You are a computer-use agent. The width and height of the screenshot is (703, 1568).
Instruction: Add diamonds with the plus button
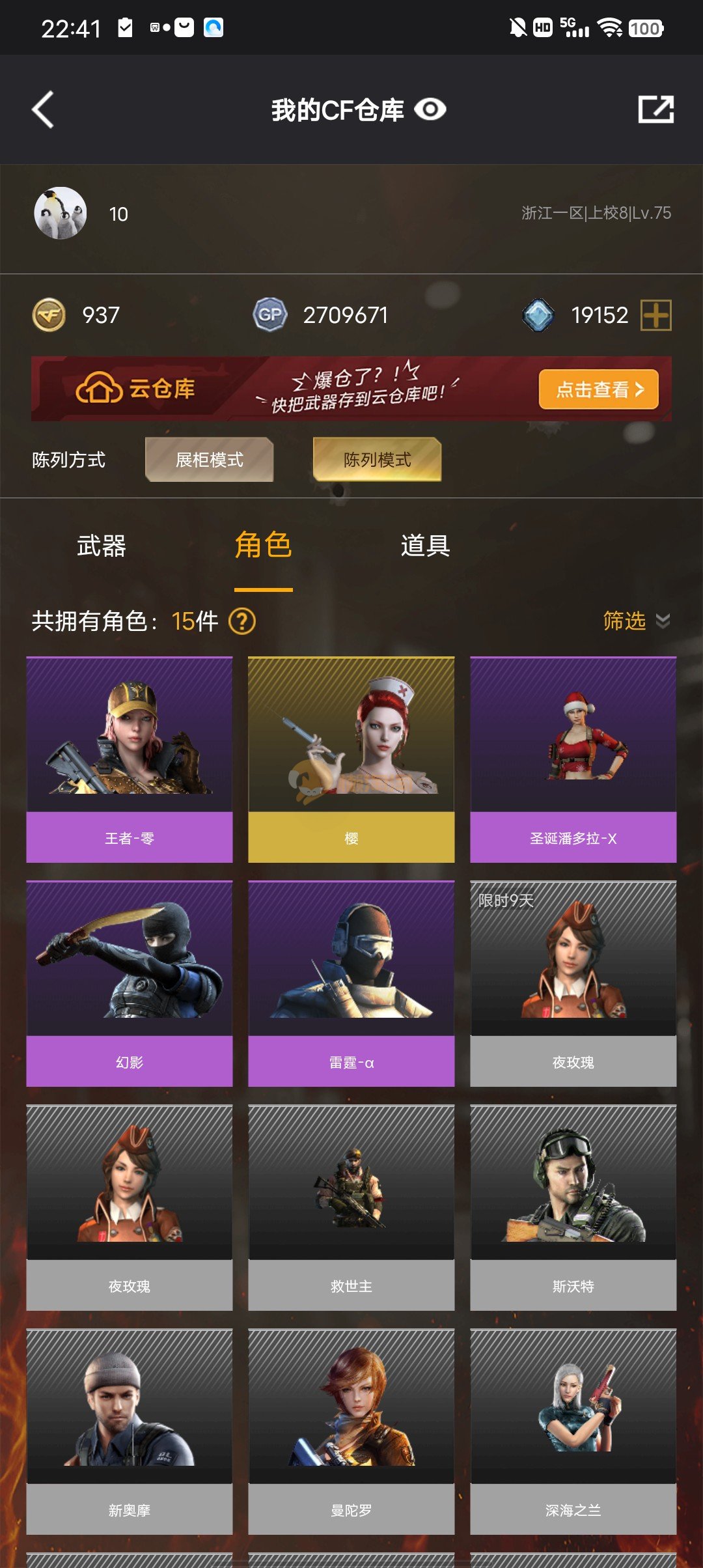(x=655, y=315)
